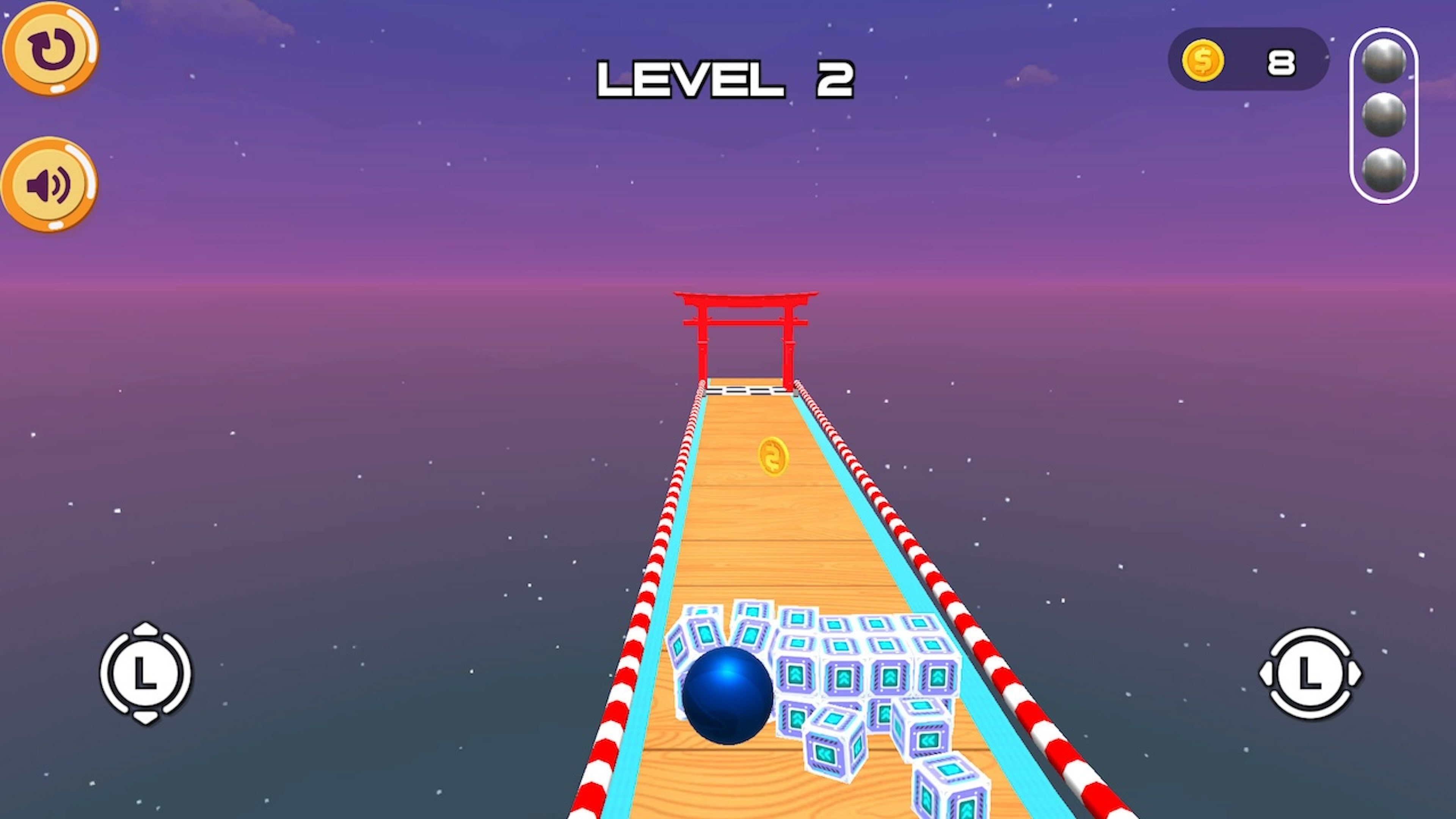
Task: Click the up arrow above left control
Action: [146, 629]
